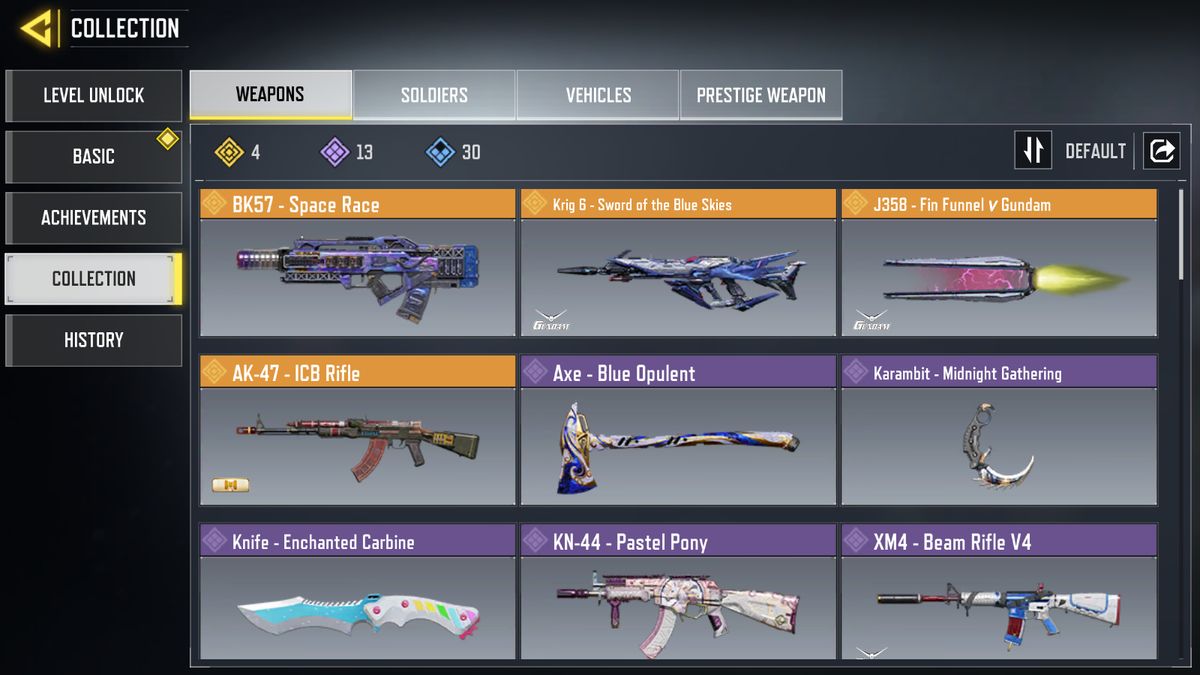
Task: Open the Achievements section
Action: 94,218
